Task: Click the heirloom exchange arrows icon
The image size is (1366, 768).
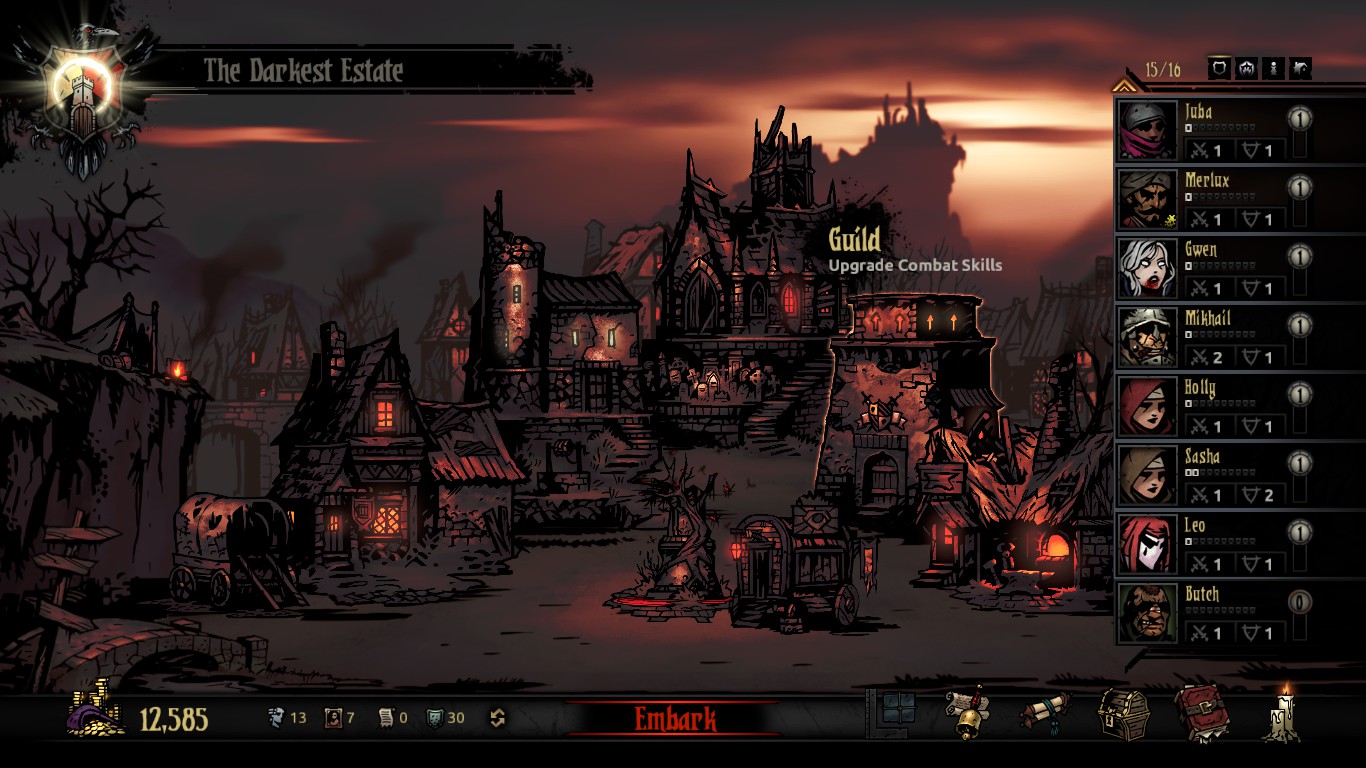Action: pos(497,718)
